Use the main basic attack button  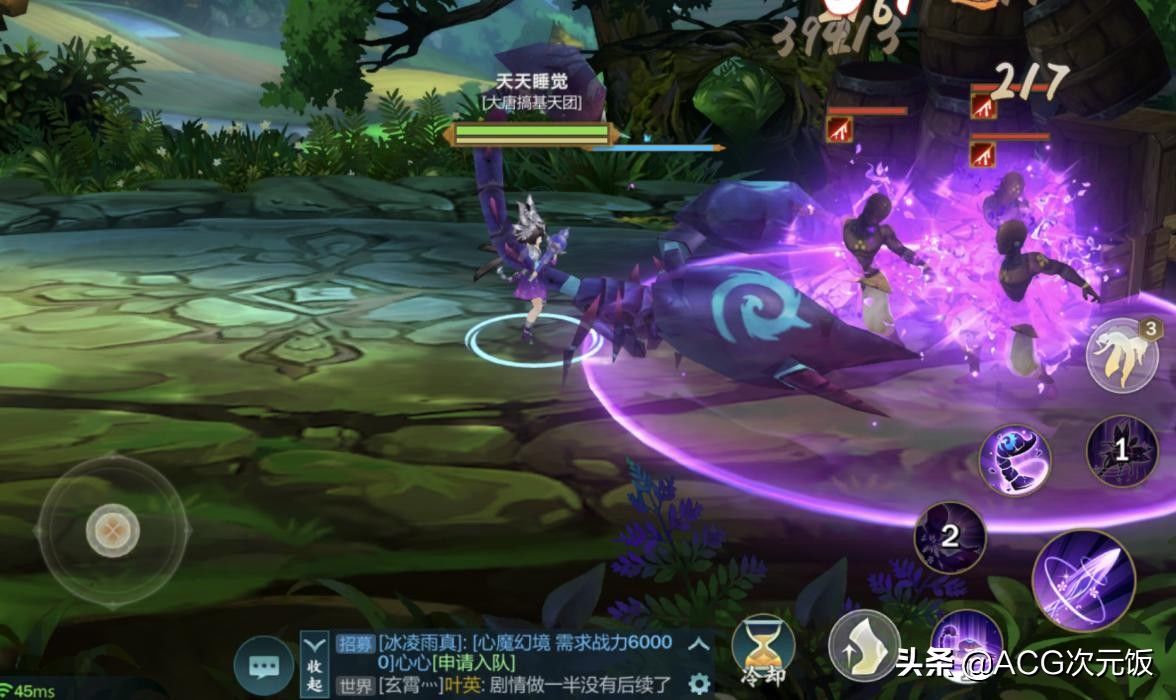(x=1083, y=580)
